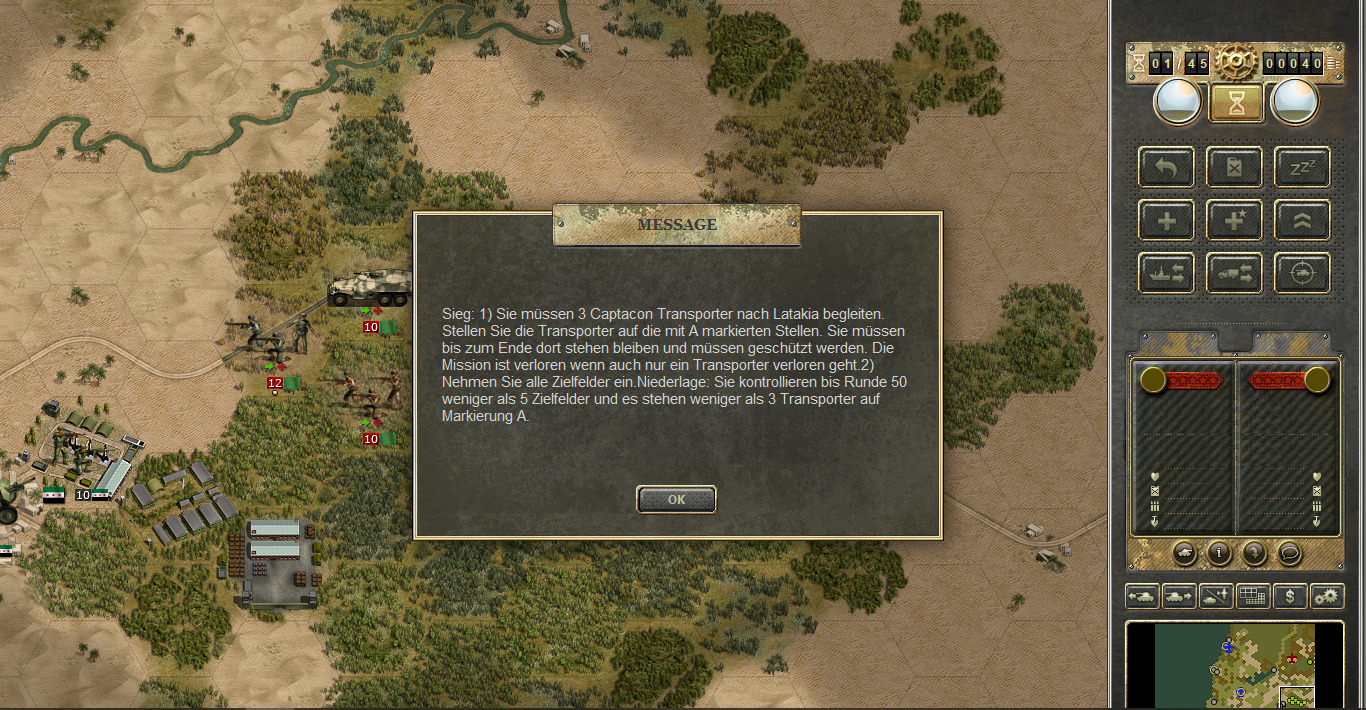Upgrade the unit with the chevrons button
The height and width of the screenshot is (710, 1366).
tap(1302, 220)
